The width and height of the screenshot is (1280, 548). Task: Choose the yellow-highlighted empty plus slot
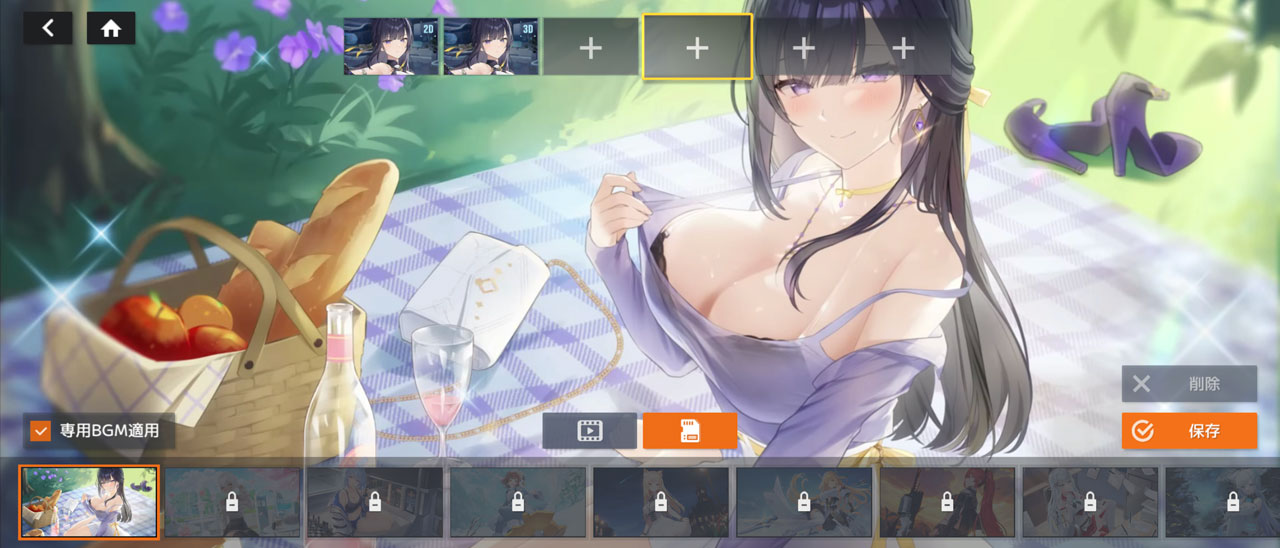[697, 46]
